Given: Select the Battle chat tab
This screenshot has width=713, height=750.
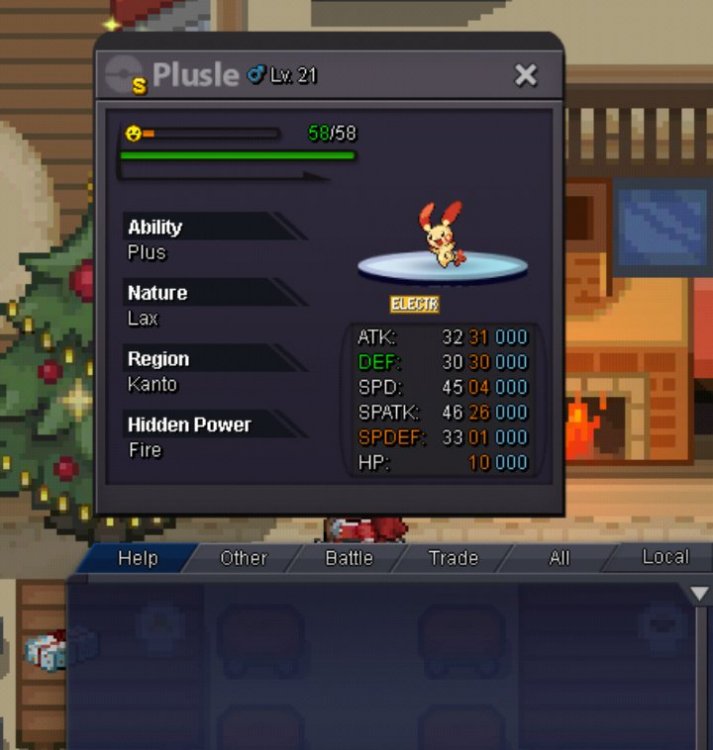Looking at the screenshot, I should [349, 558].
